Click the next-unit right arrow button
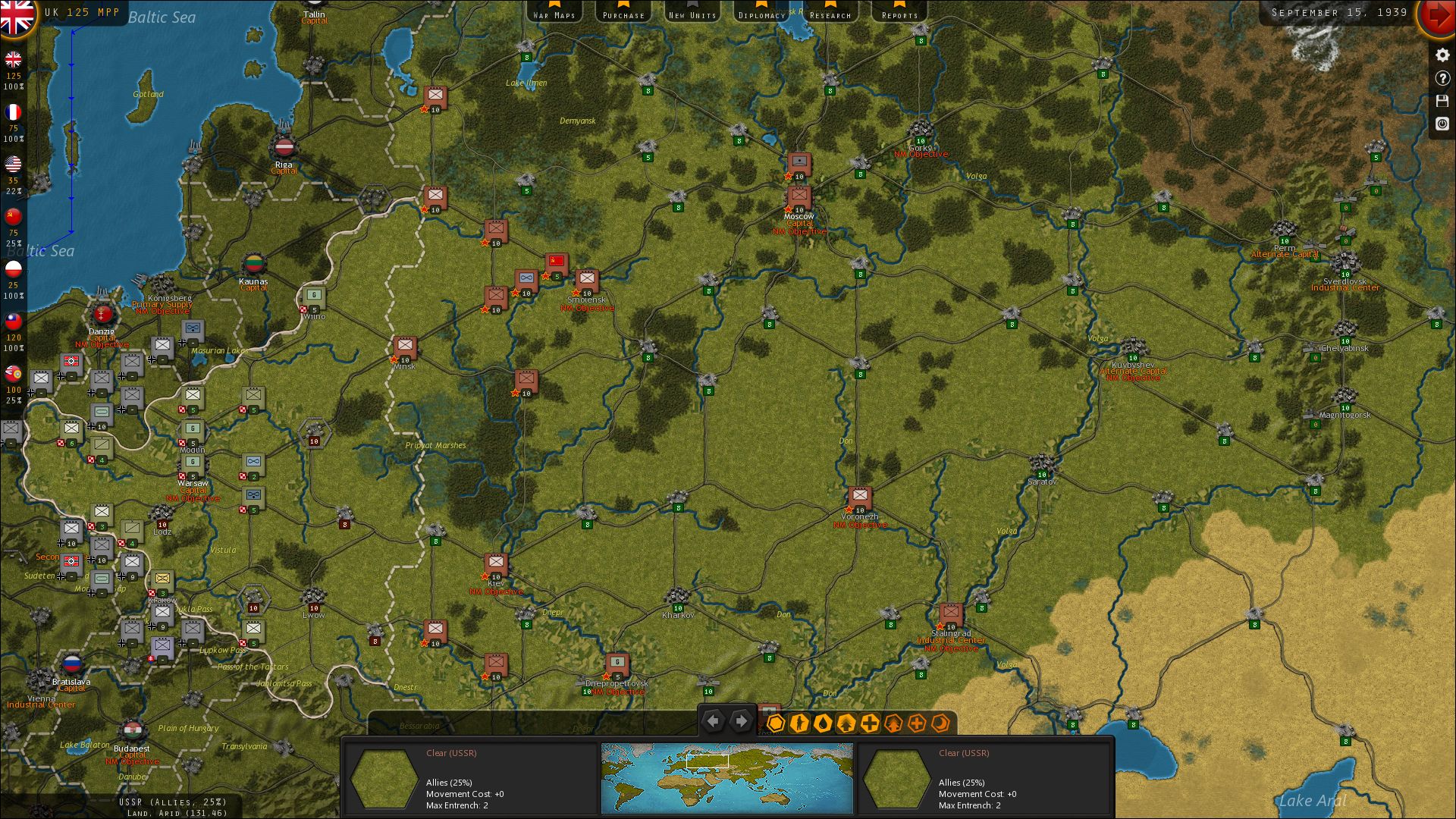The height and width of the screenshot is (819, 1456). (741, 721)
